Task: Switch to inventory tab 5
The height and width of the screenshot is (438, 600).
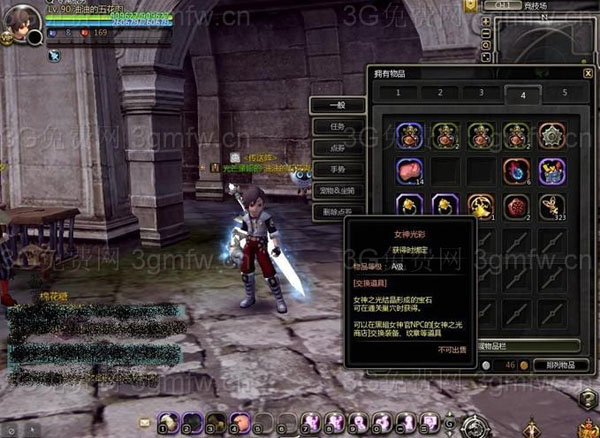Action: point(564,93)
